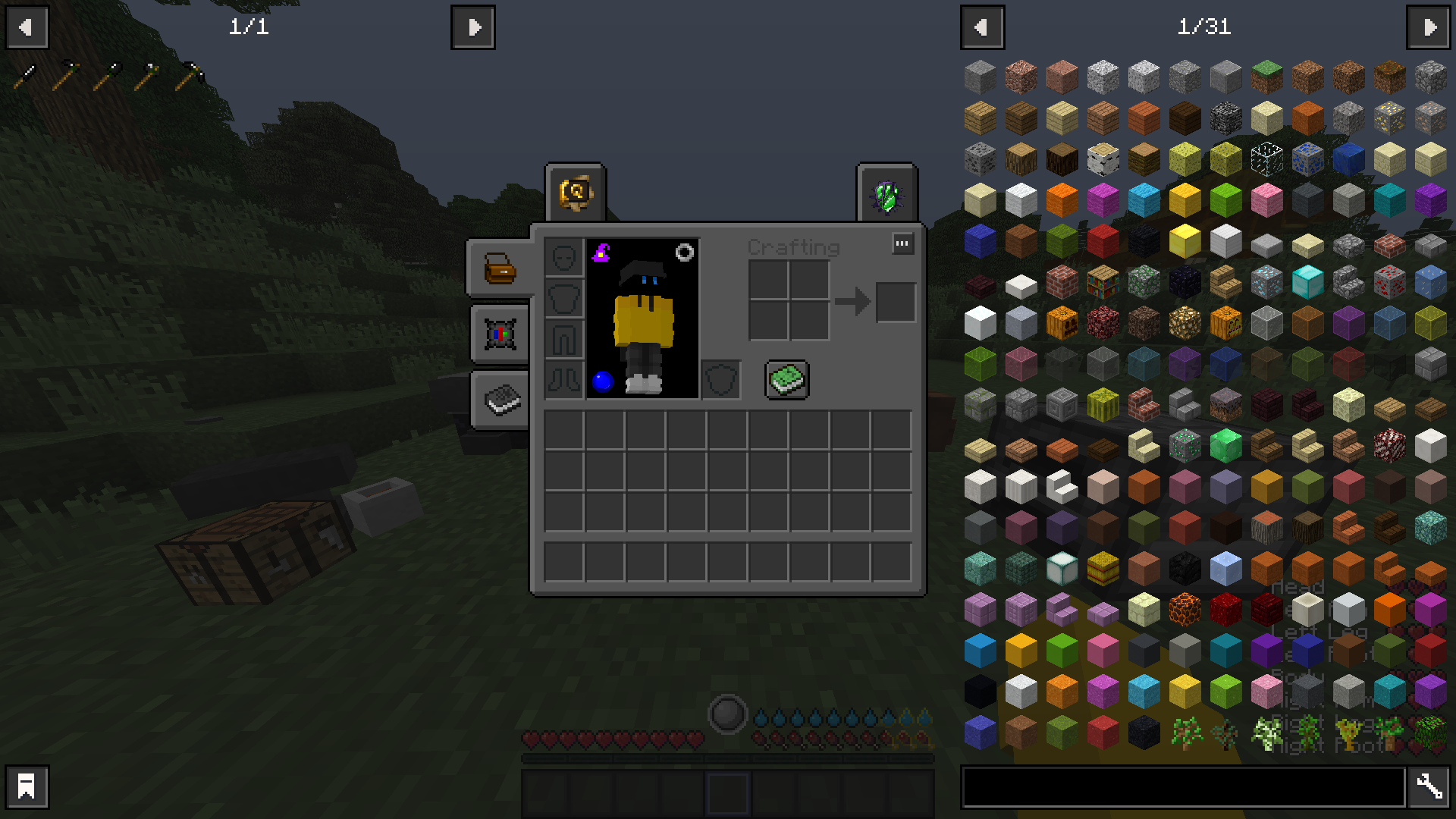Open the backpack tab on the inventory
This screenshot has height=819, width=1456.
click(499, 269)
